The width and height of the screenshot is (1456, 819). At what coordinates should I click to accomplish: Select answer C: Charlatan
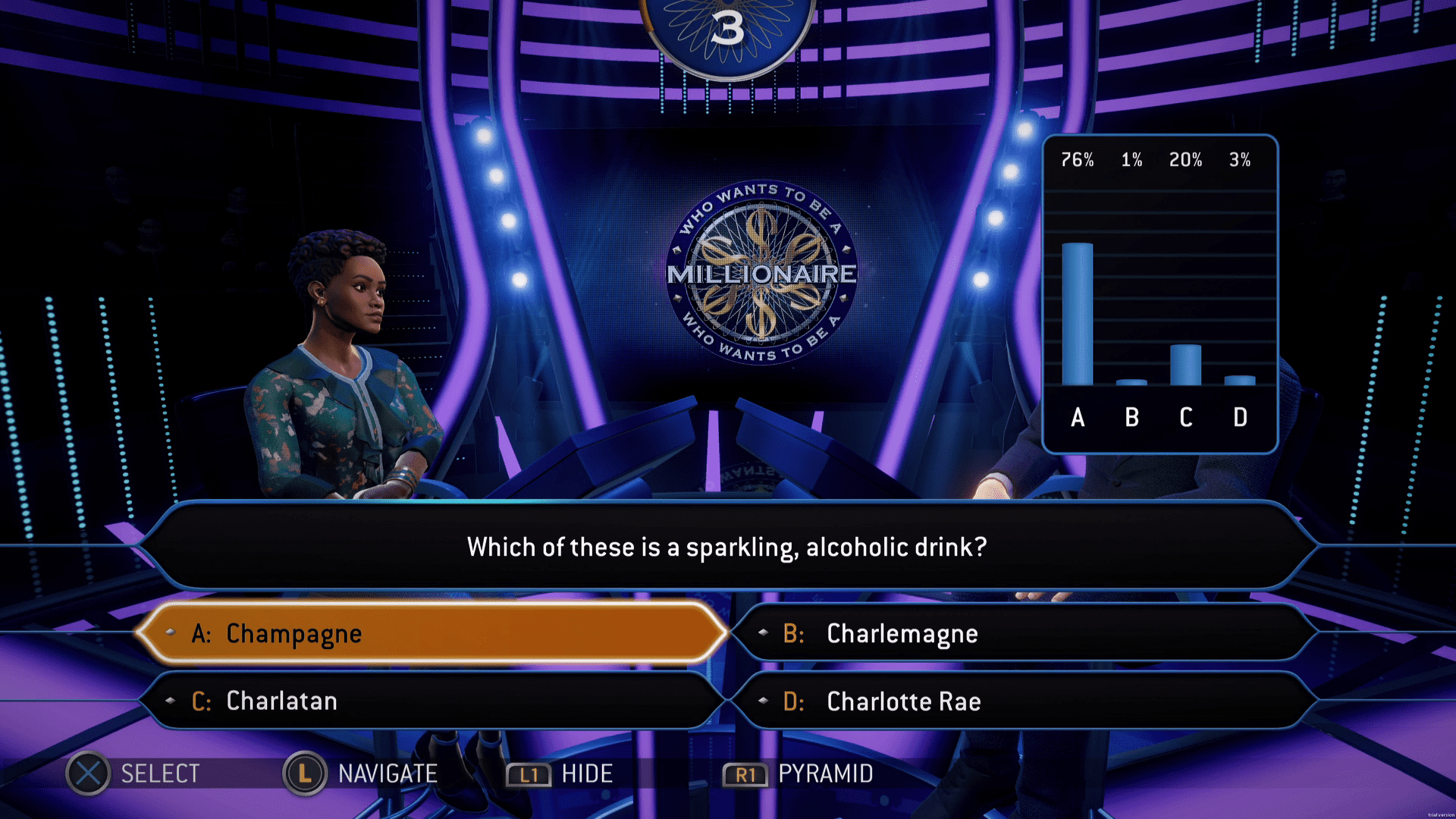432,701
